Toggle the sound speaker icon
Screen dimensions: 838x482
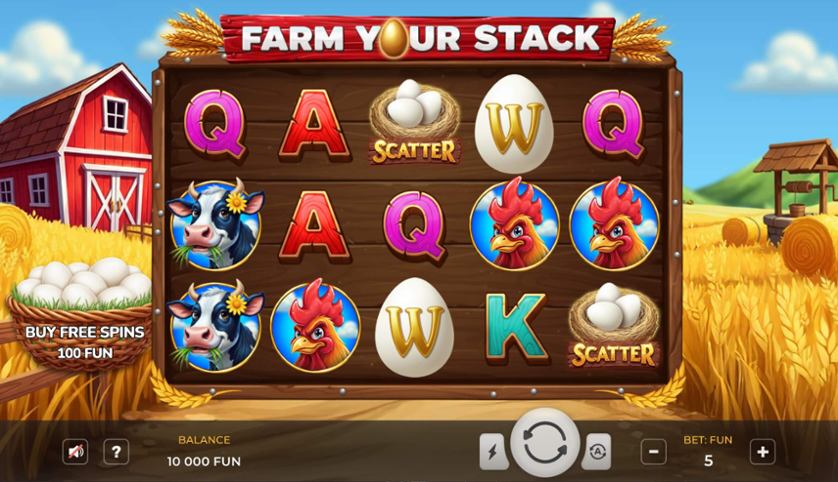point(75,452)
